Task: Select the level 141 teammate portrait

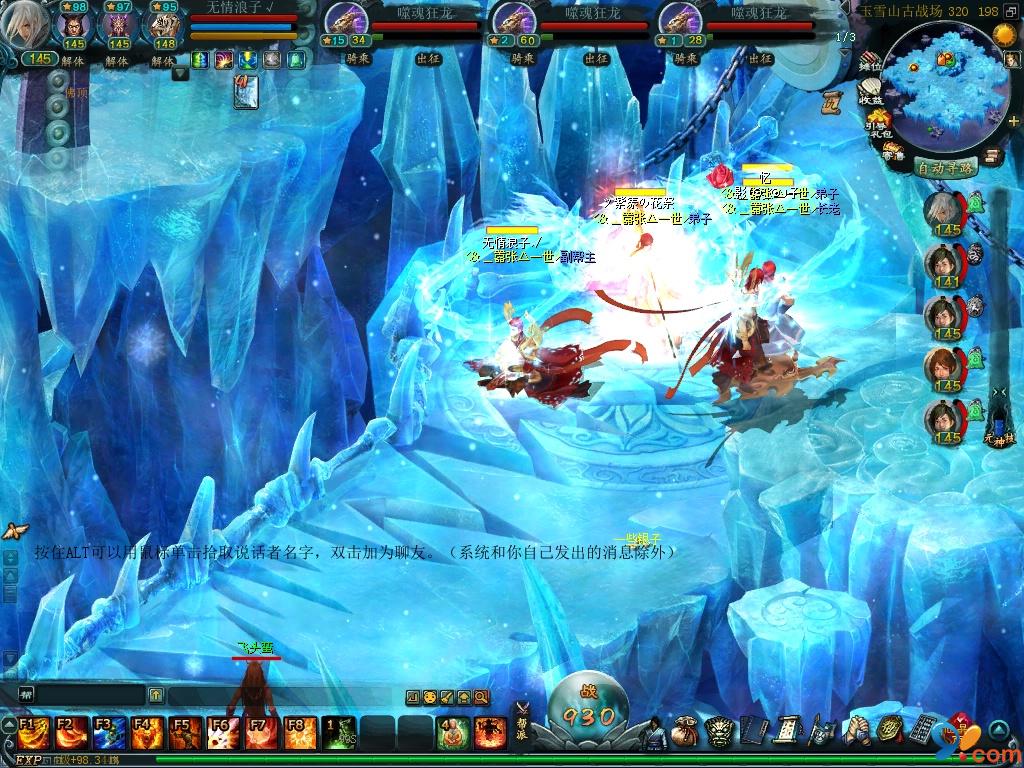Action: point(941,263)
